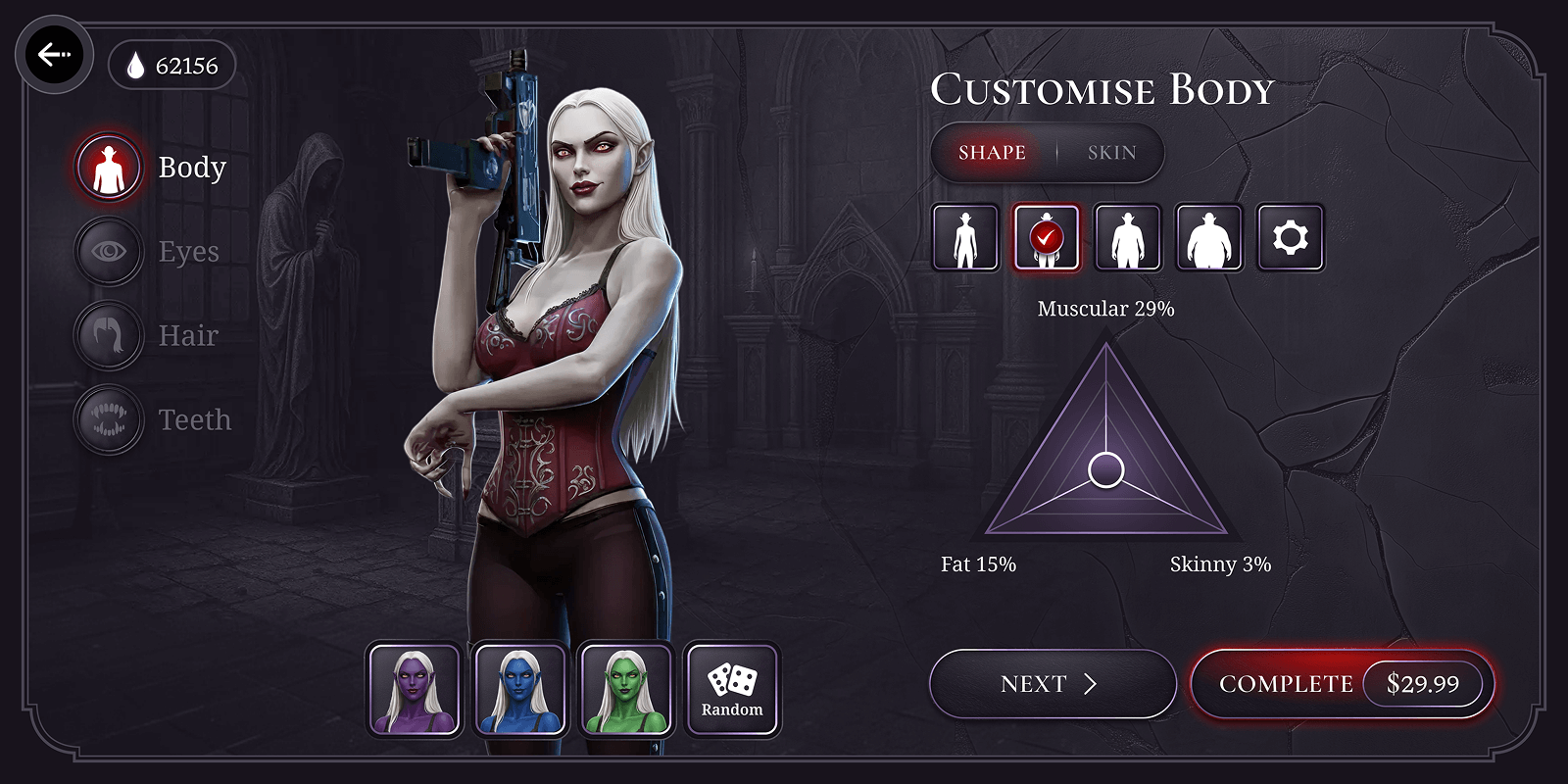
Task: Open the Hair customization section
Action: click(x=108, y=335)
